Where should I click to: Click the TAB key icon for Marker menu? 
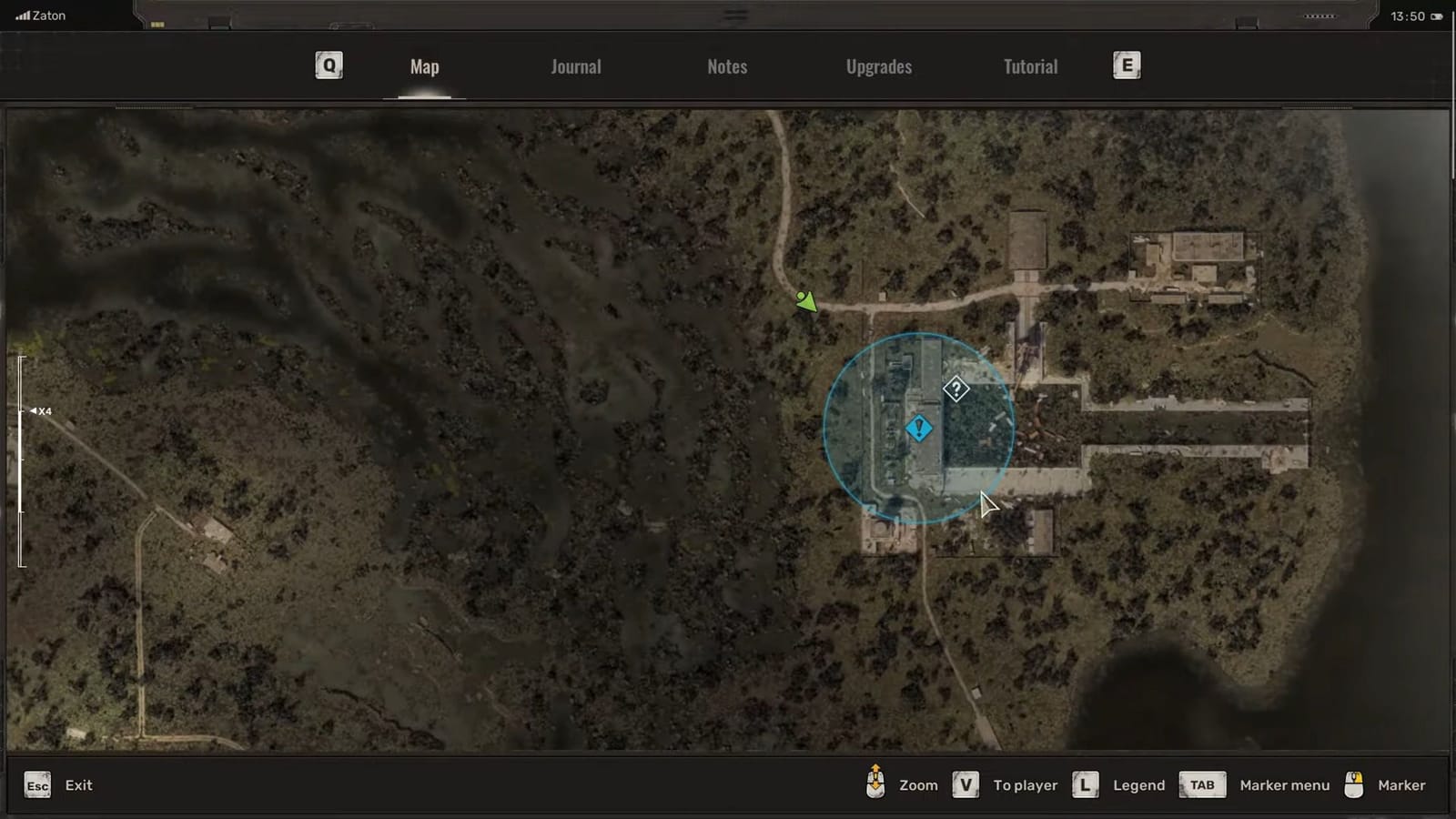point(1201,784)
